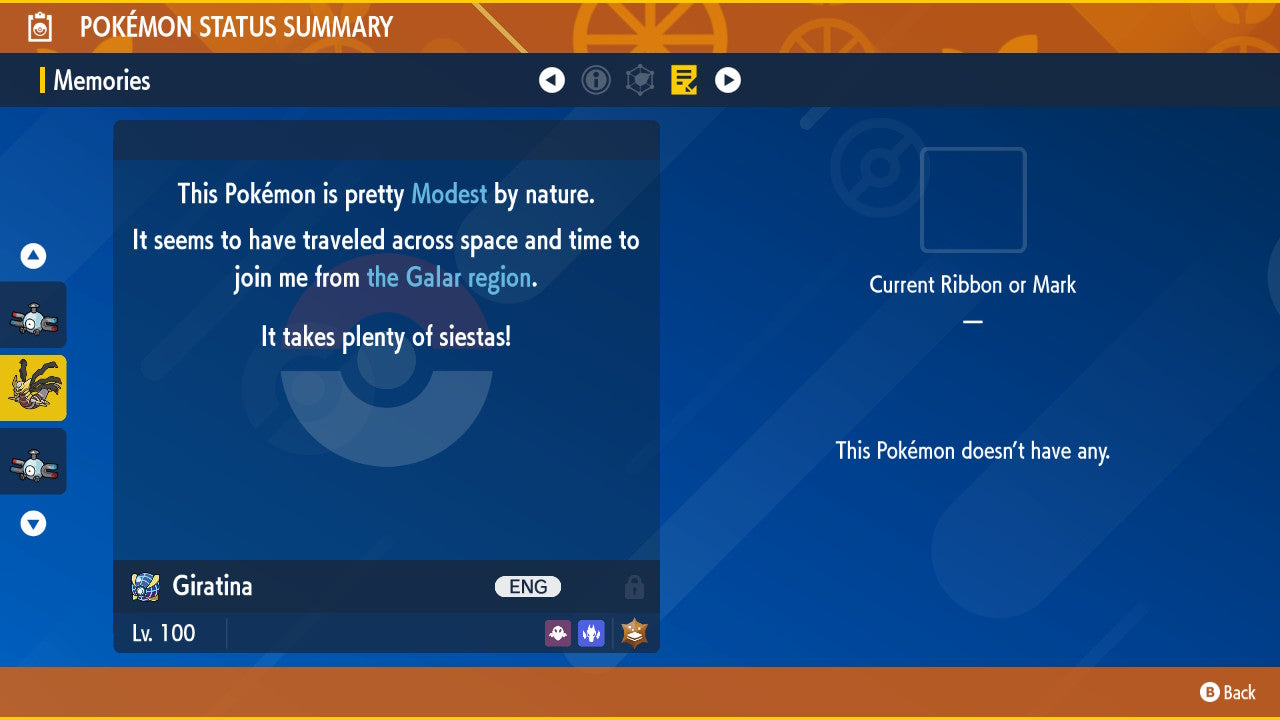Select the Tera/status hexagon icon
Screen dimensions: 1280x720
point(640,80)
